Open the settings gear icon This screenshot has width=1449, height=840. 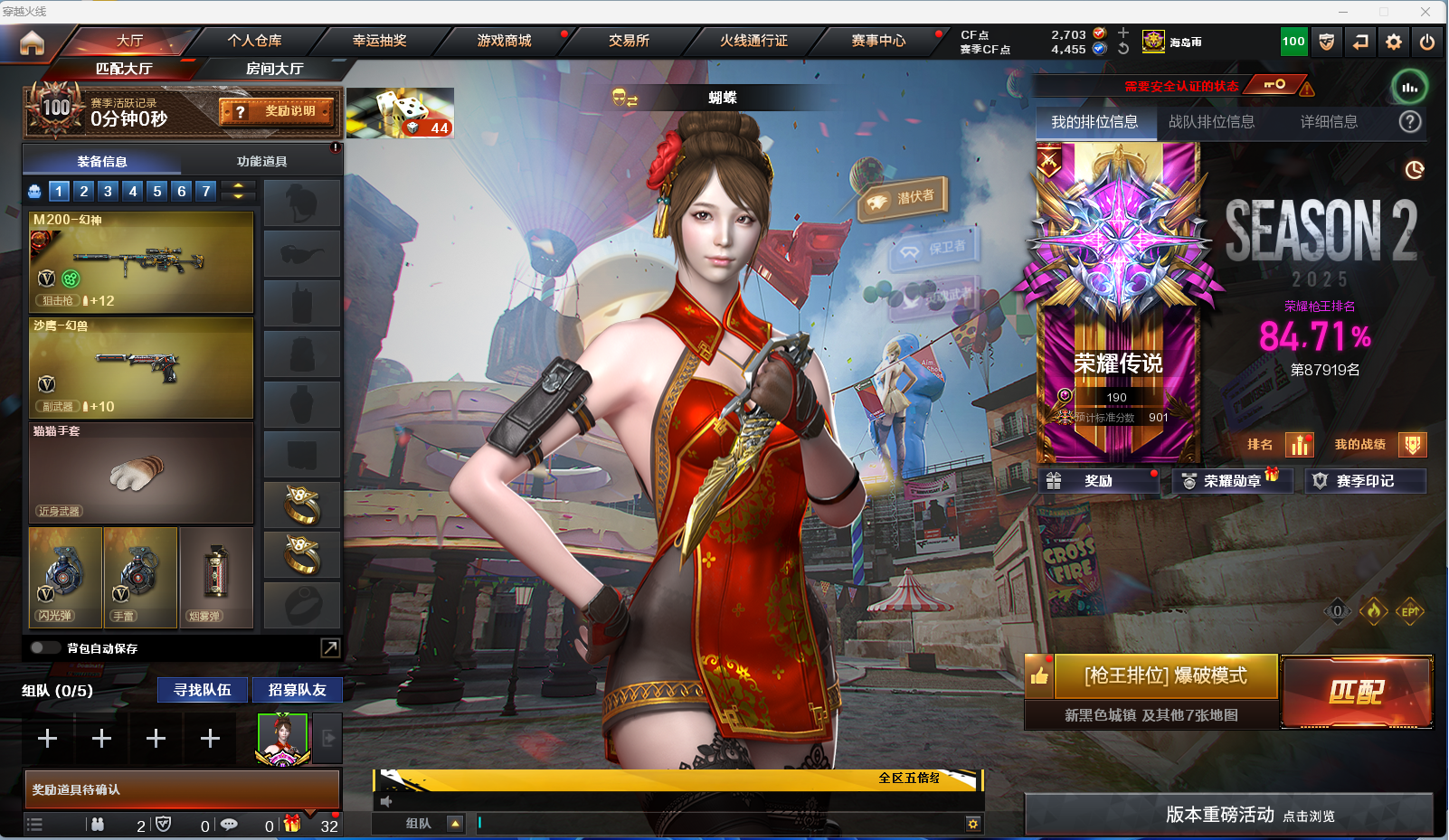(x=1393, y=42)
